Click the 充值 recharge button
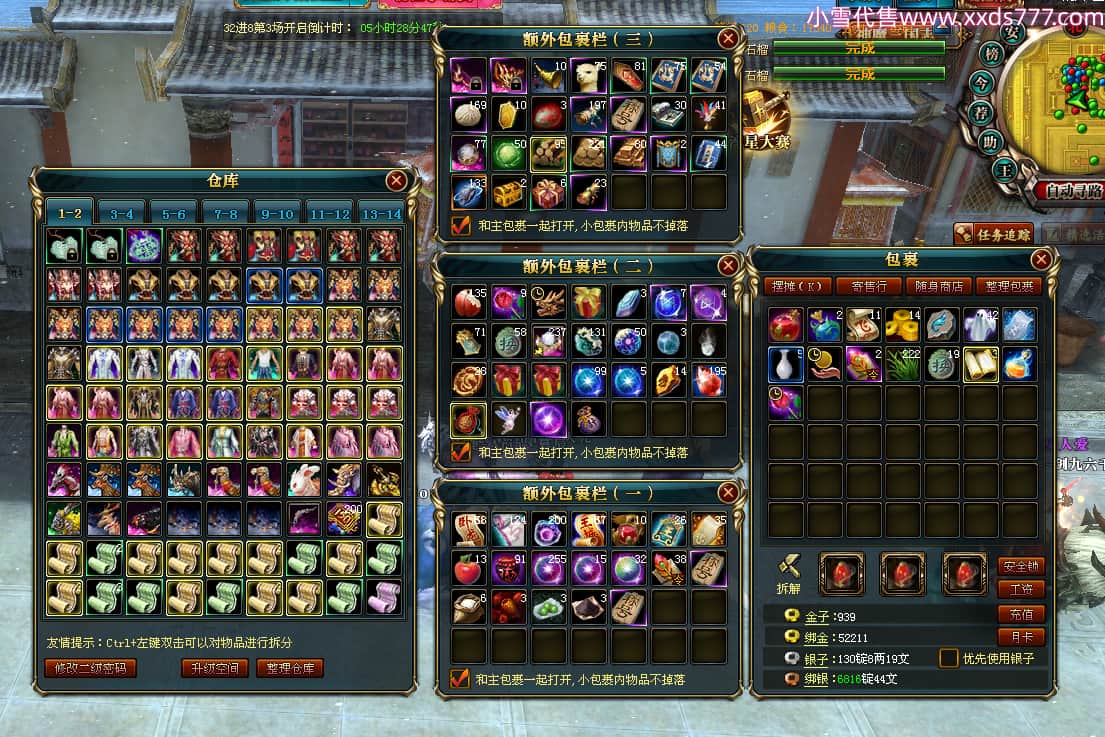Viewport: 1105px width, 737px height. (1020, 614)
